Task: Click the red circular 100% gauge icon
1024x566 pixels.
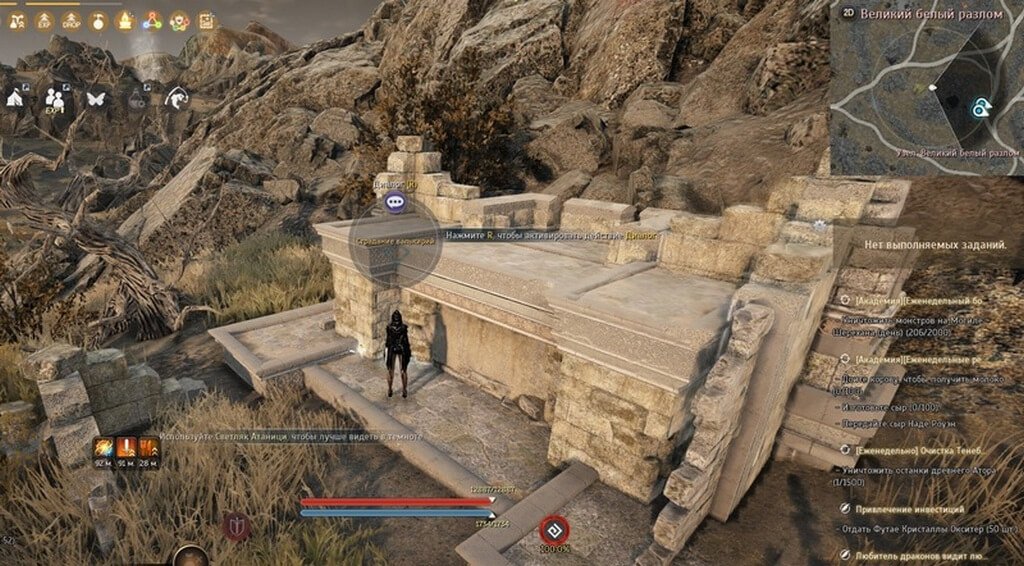Action: click(552, 528)
